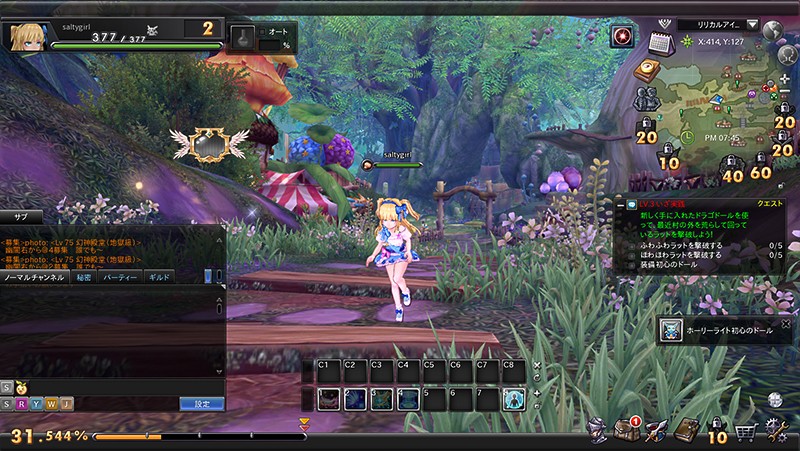Open the calendar icon by the minimap

(658, 43)
